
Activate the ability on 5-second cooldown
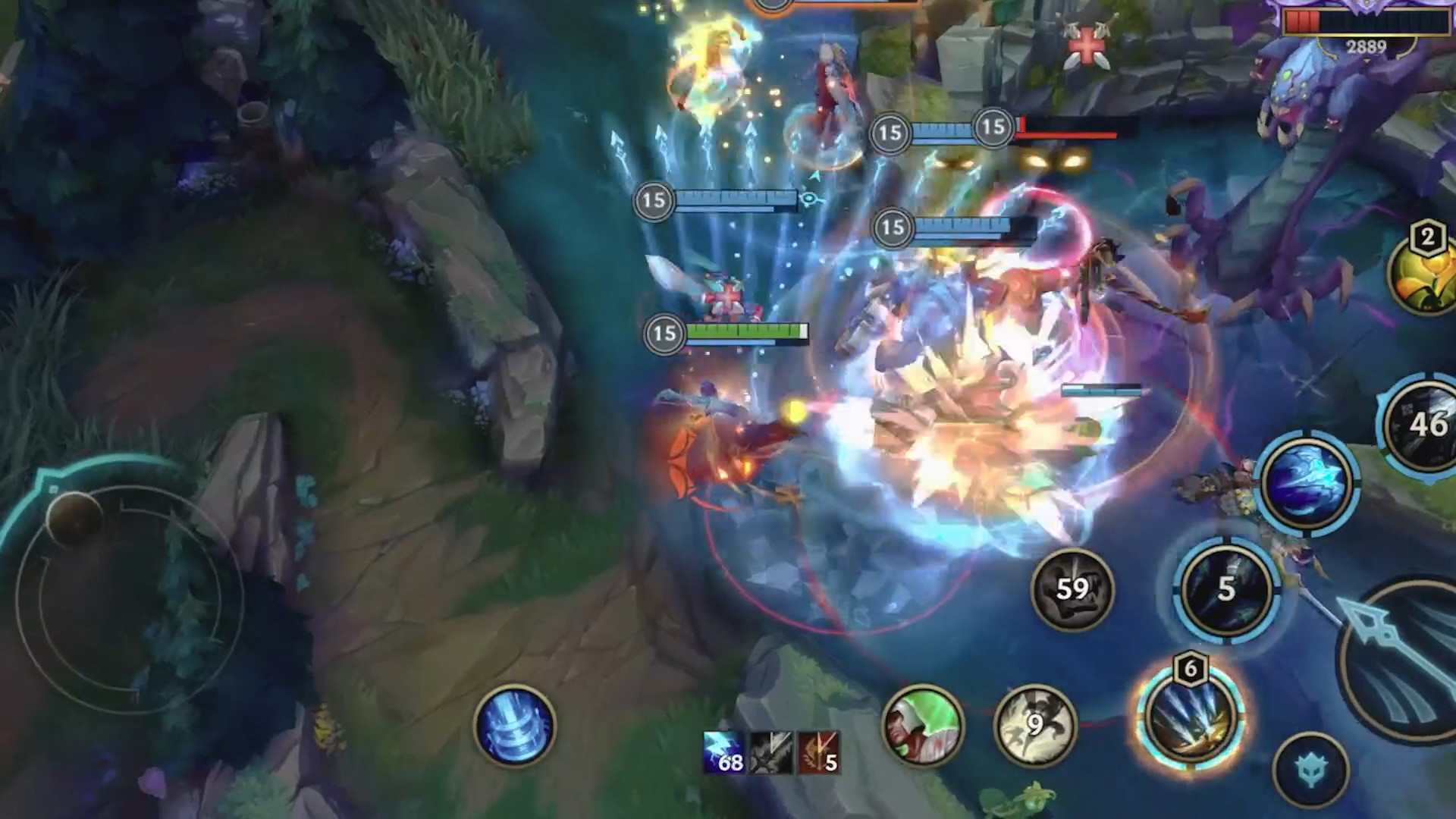[x=1223, y=591]
